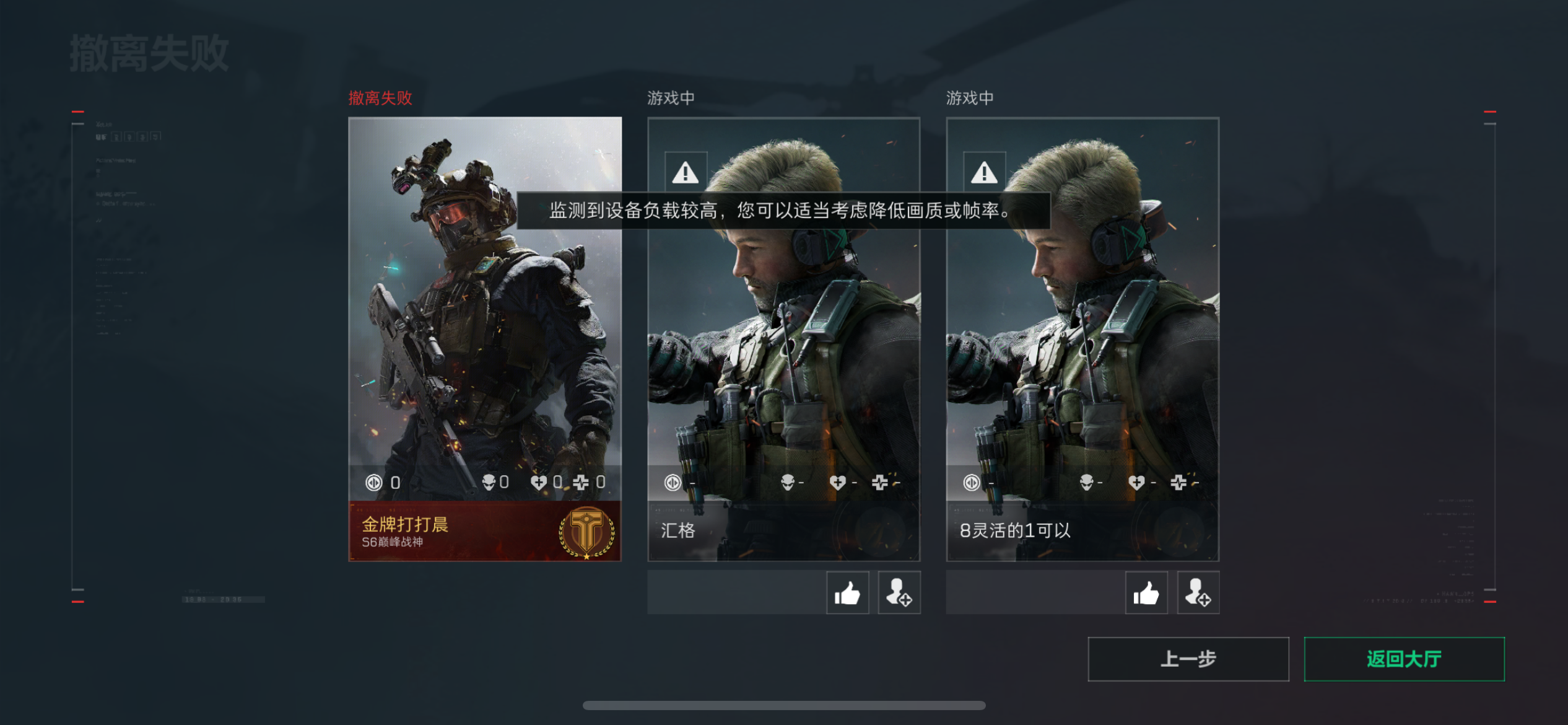Add 8灵活的1可以 as friend
This screenshot has width=1568, height=725.
click(1198, 592)
